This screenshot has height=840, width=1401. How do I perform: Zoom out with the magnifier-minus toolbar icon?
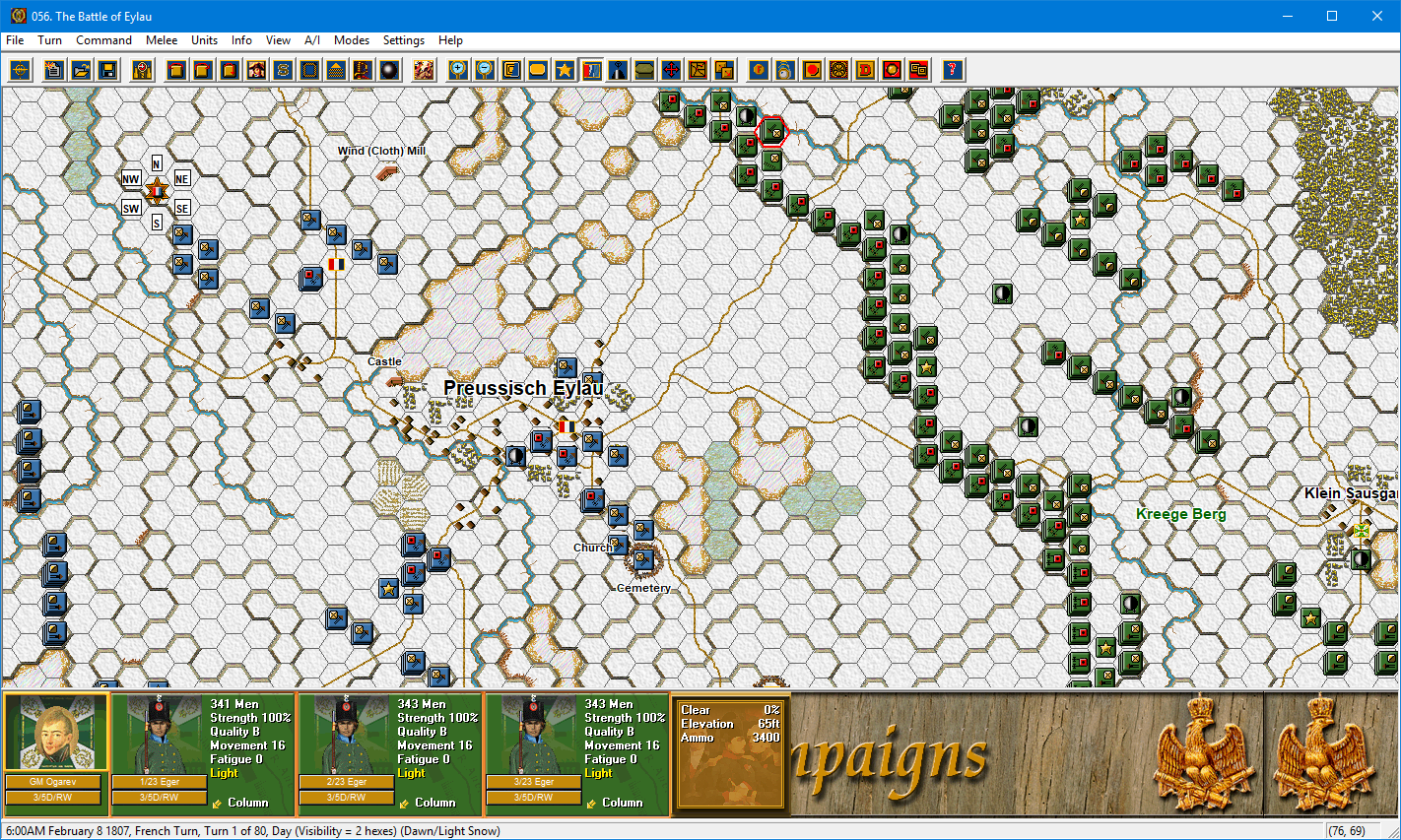pyautogui.click(x=485, y=70)
